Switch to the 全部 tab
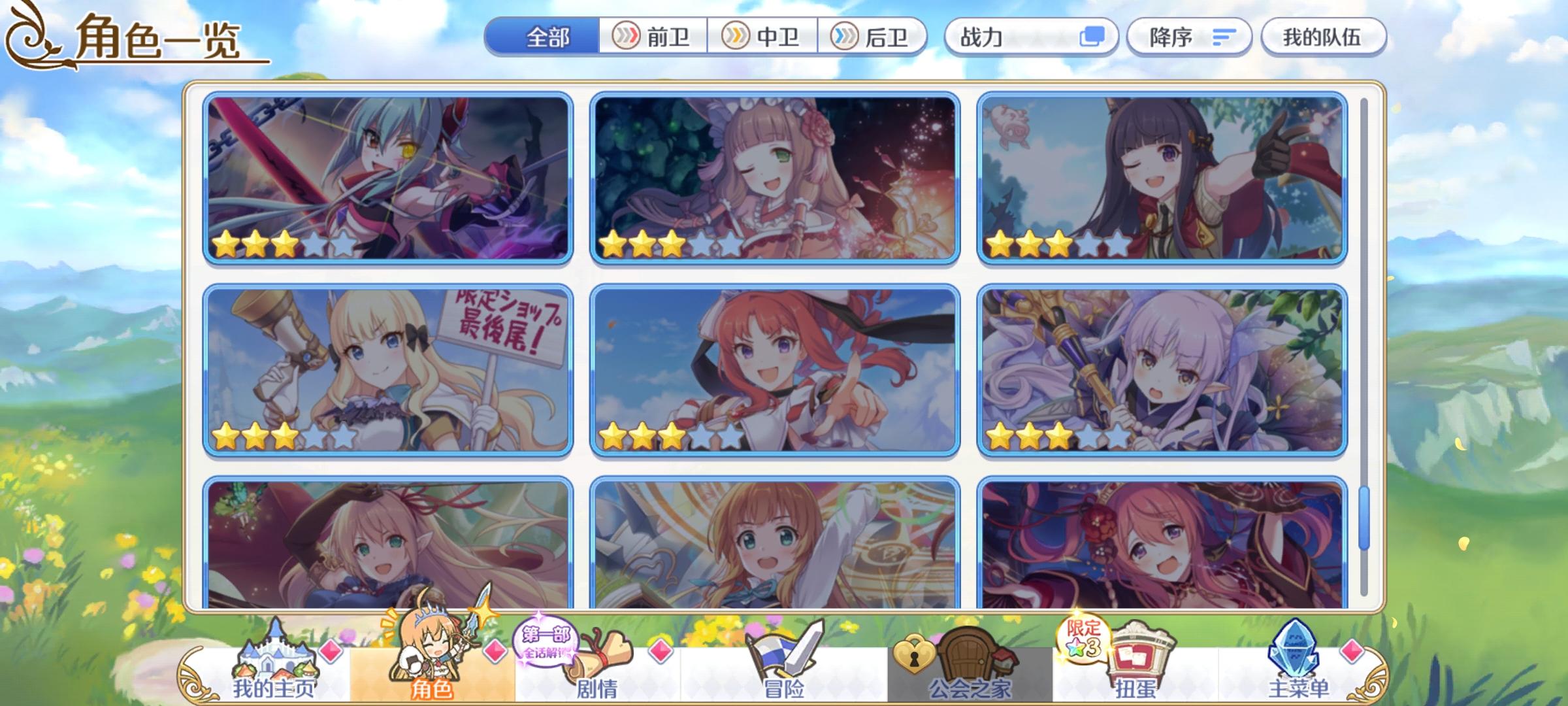 (x=547, y=37)
